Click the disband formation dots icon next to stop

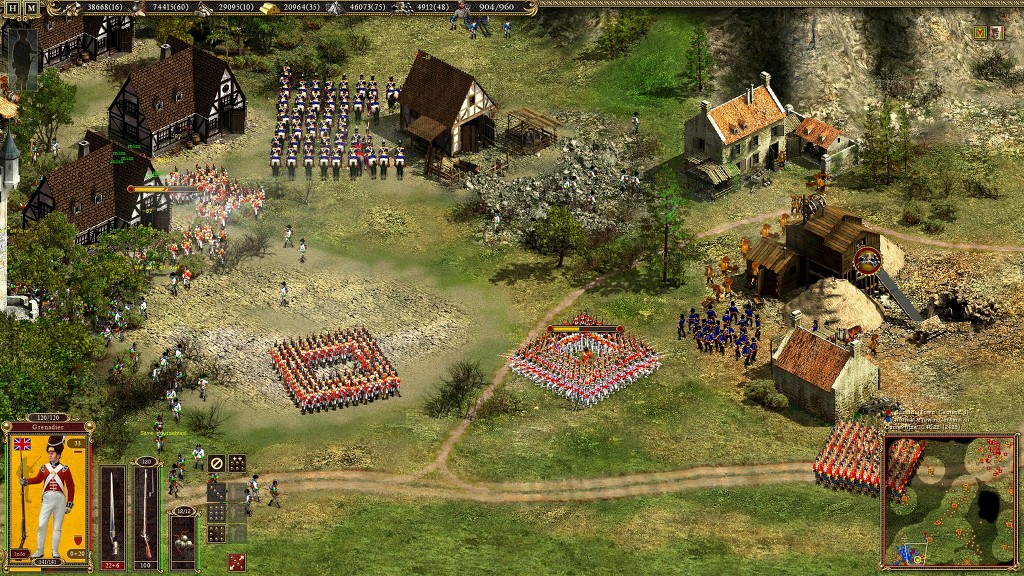[237, 463]
